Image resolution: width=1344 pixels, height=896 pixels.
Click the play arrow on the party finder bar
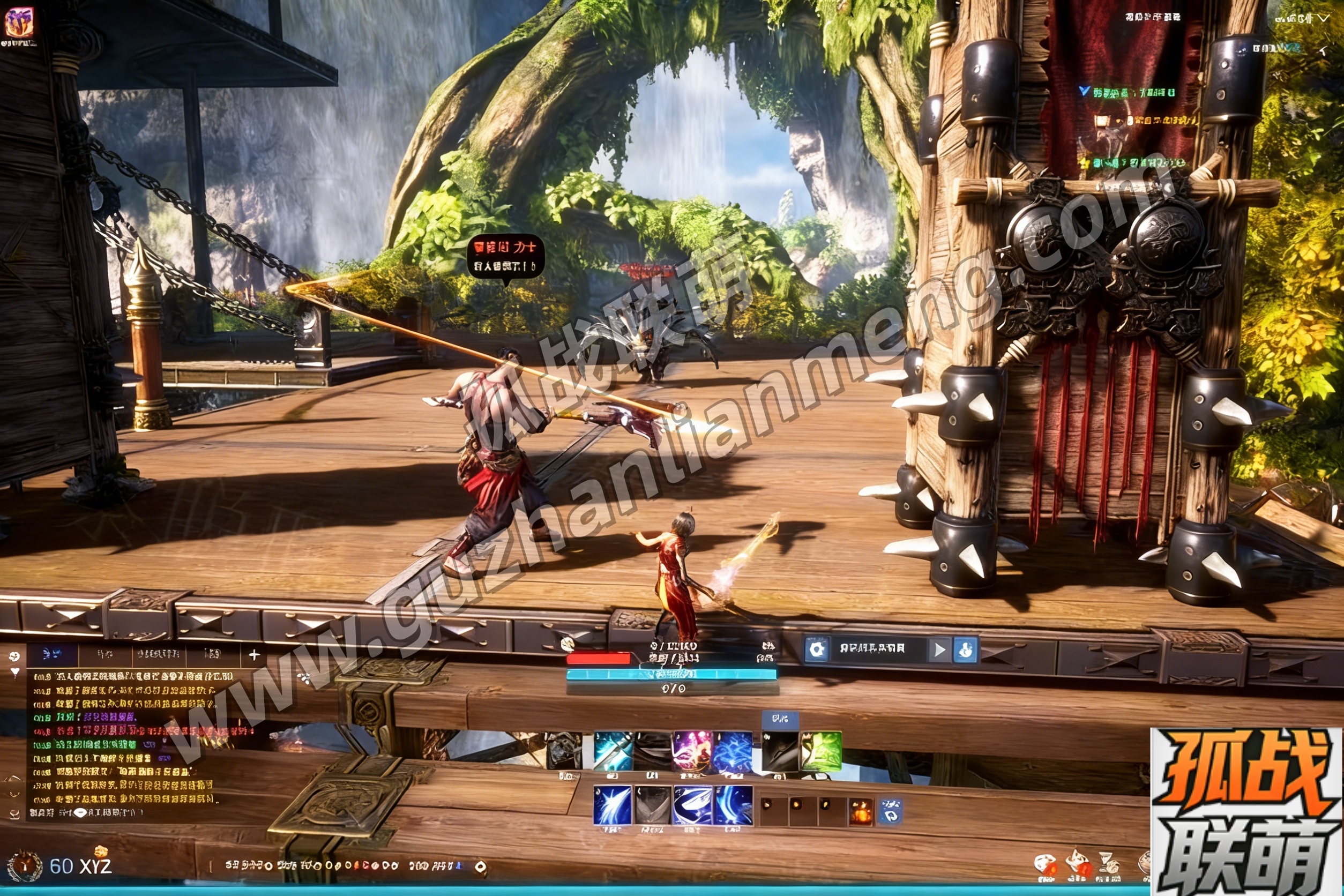[x=939, y=649]
